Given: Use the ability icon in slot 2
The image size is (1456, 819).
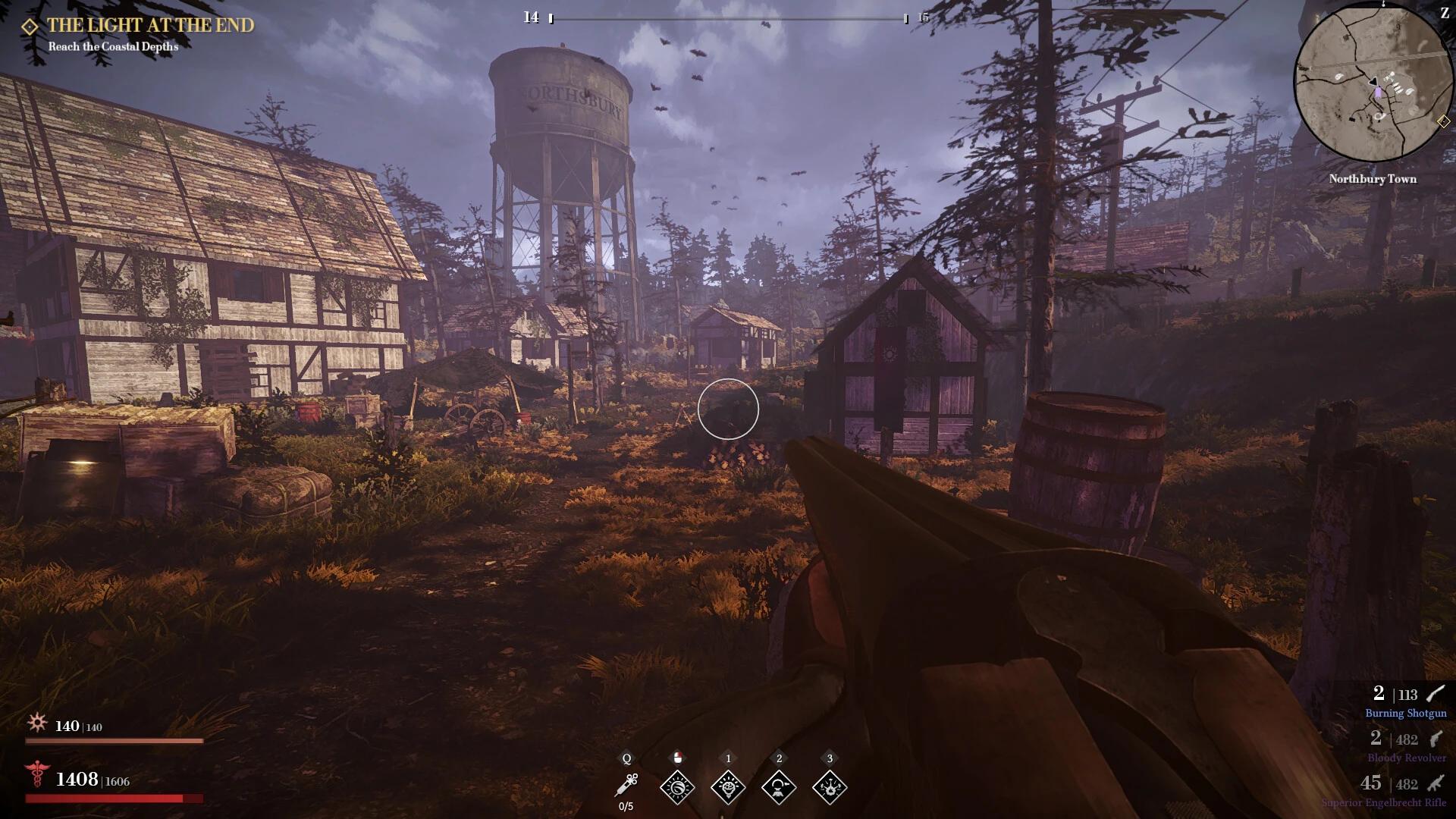Looking at the screenshot, I should pyautogui.click(x=780, y=787).
